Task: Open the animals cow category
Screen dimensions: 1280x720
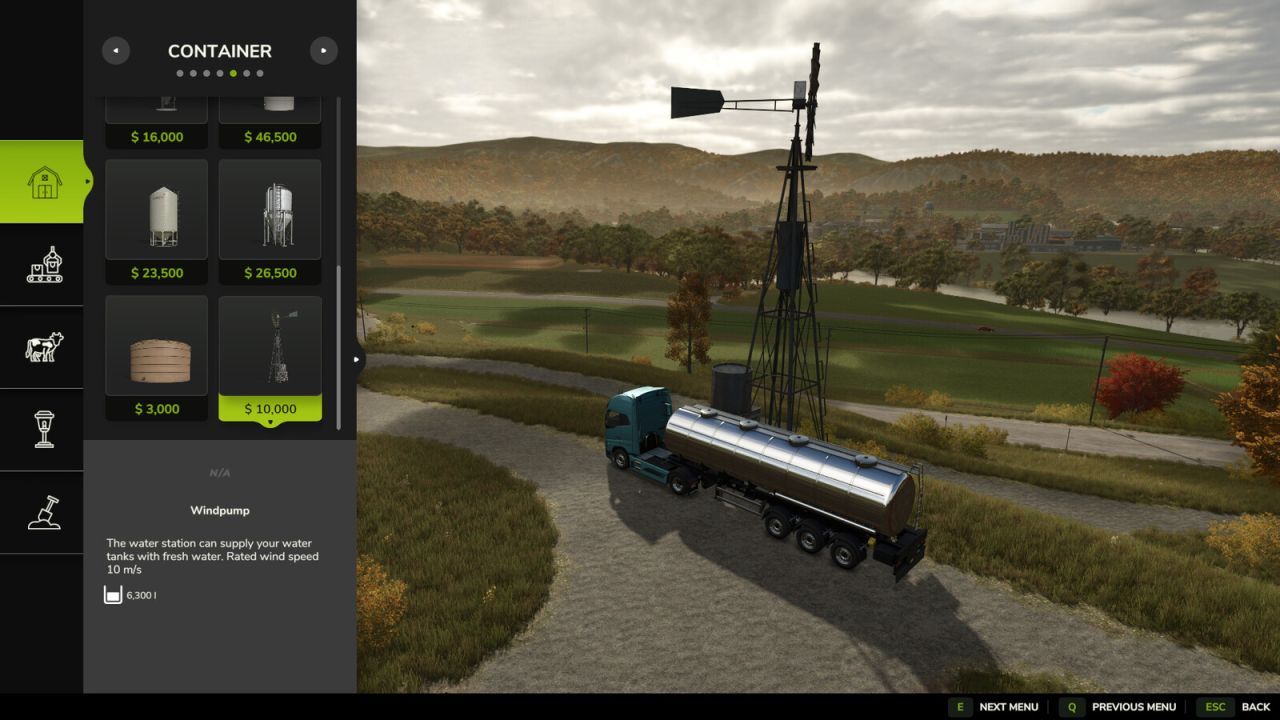Action: click(x=43, y=347)
